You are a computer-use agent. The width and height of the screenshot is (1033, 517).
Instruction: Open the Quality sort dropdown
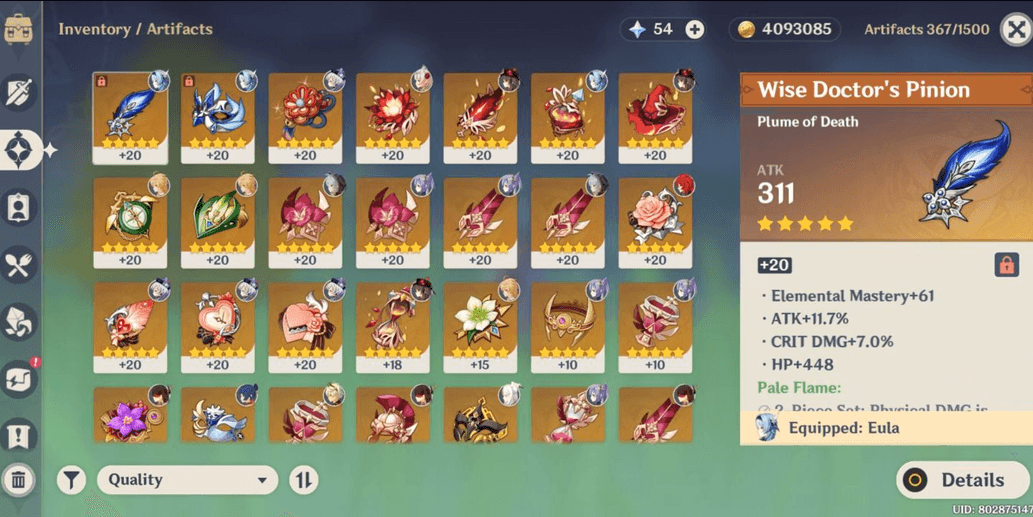(187, 480)
